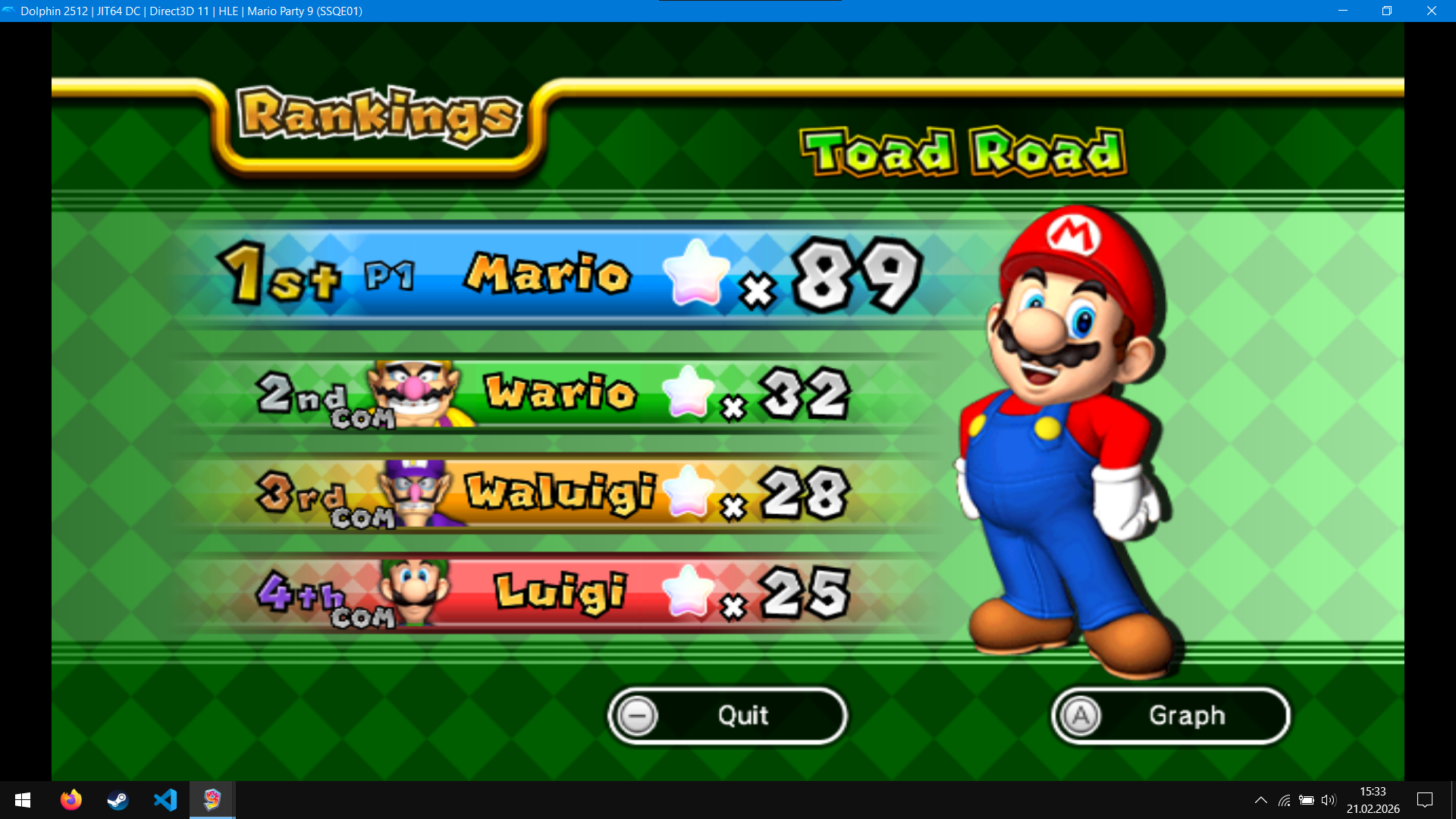The width and height of the screenshot is (1456, 819).
Task: Select Mario's 1st place ranking row
Action: click(x=569, y=275)
